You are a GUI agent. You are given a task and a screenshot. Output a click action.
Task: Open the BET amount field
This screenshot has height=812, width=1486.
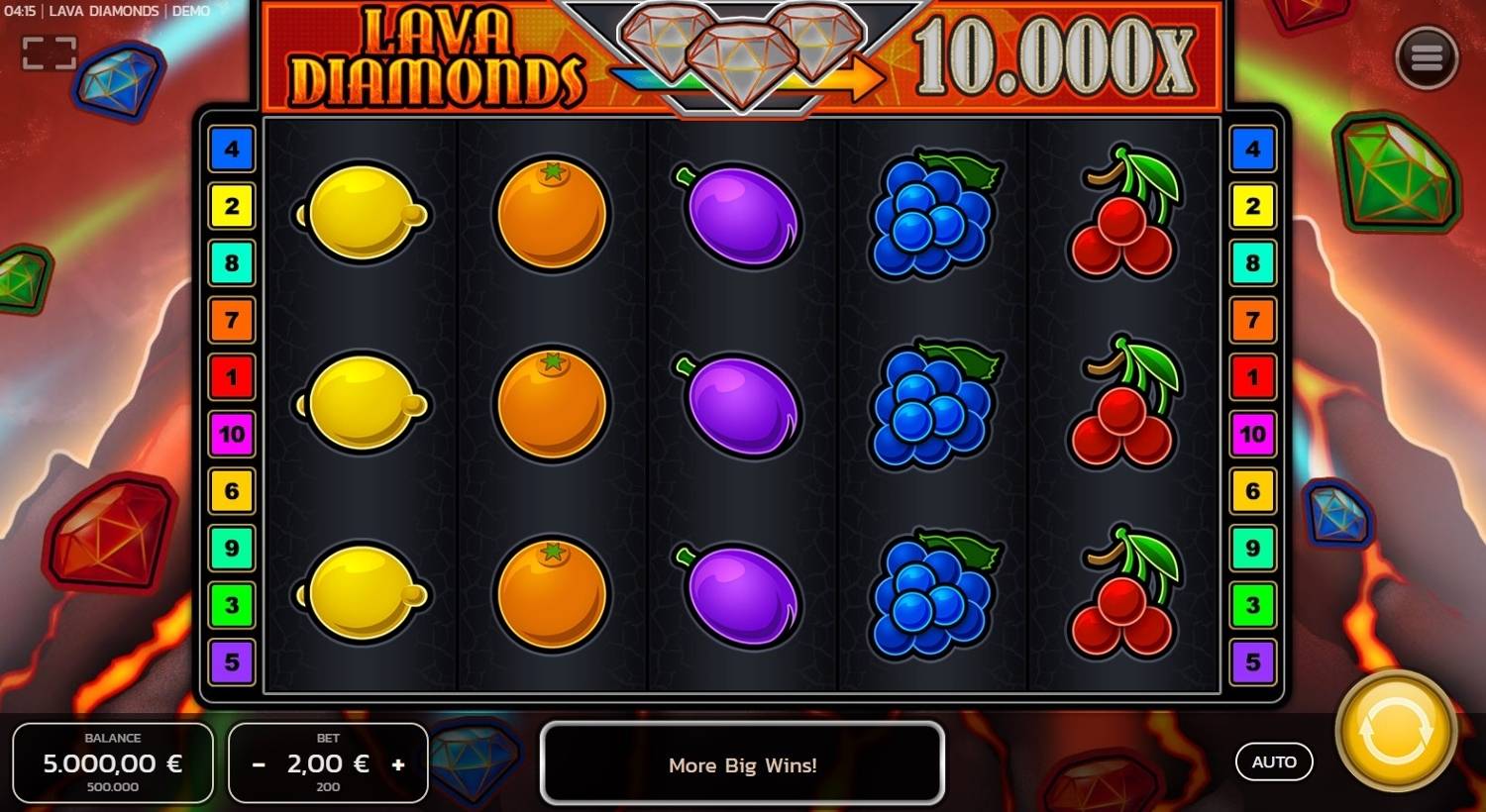(327, 763)
